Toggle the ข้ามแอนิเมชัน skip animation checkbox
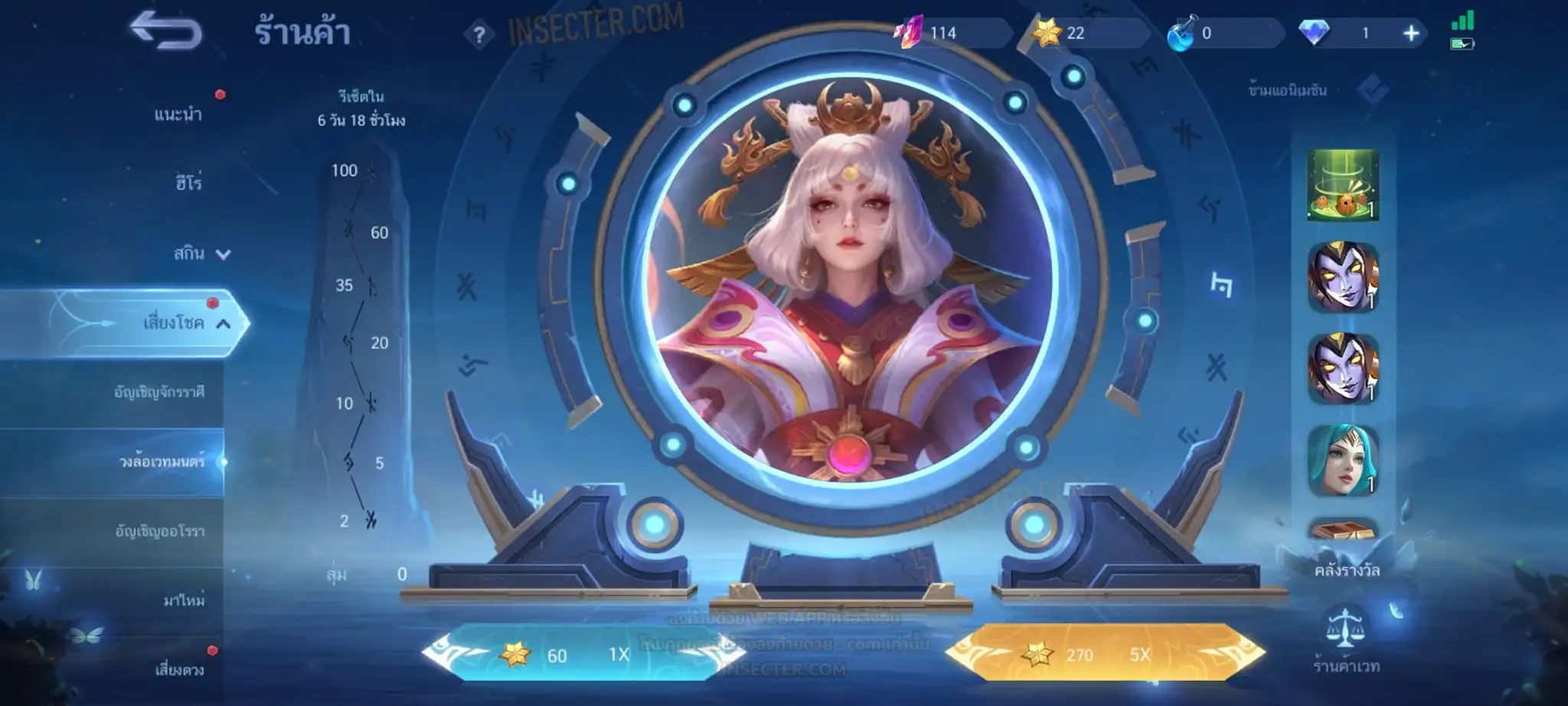This screenshot has width=1568, height=706. coord(1372,90)
